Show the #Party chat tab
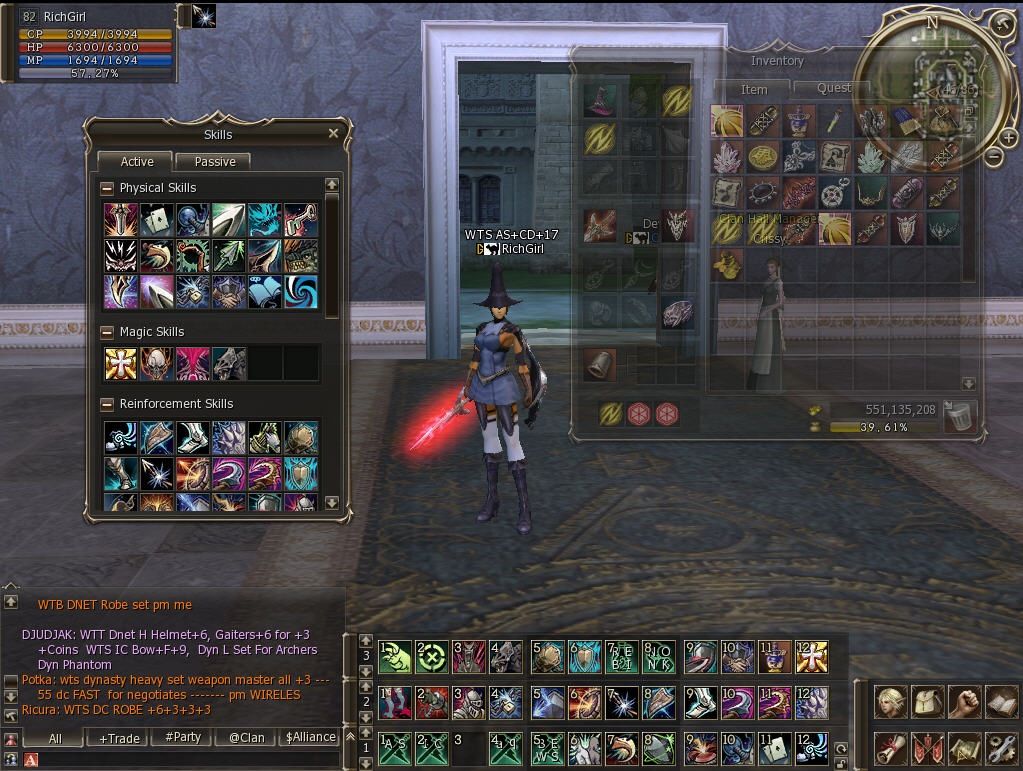The width and height of the screenshot is (1023, 771). tap(182, 738)
